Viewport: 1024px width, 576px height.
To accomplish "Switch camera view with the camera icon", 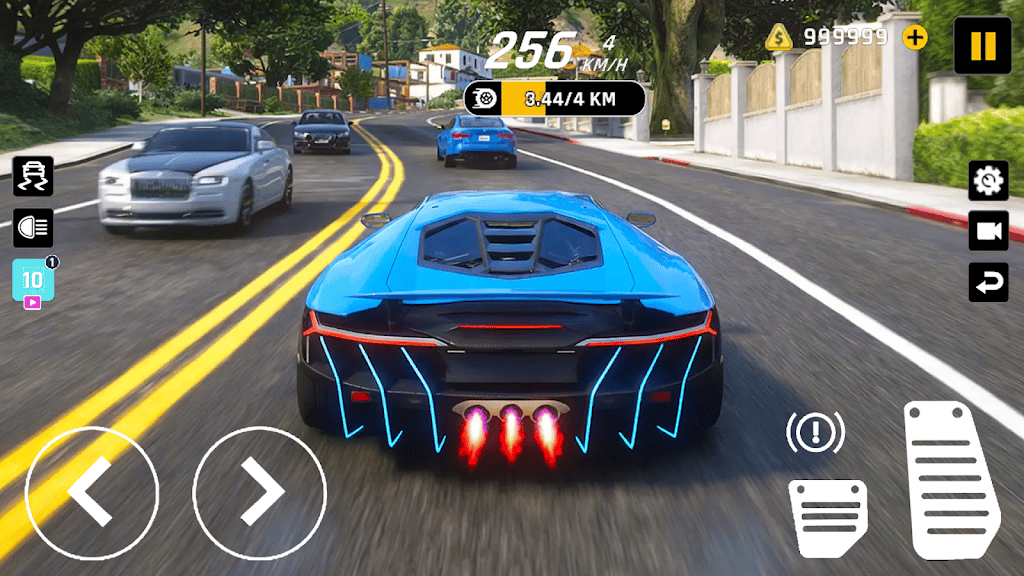I will point(988,231).
